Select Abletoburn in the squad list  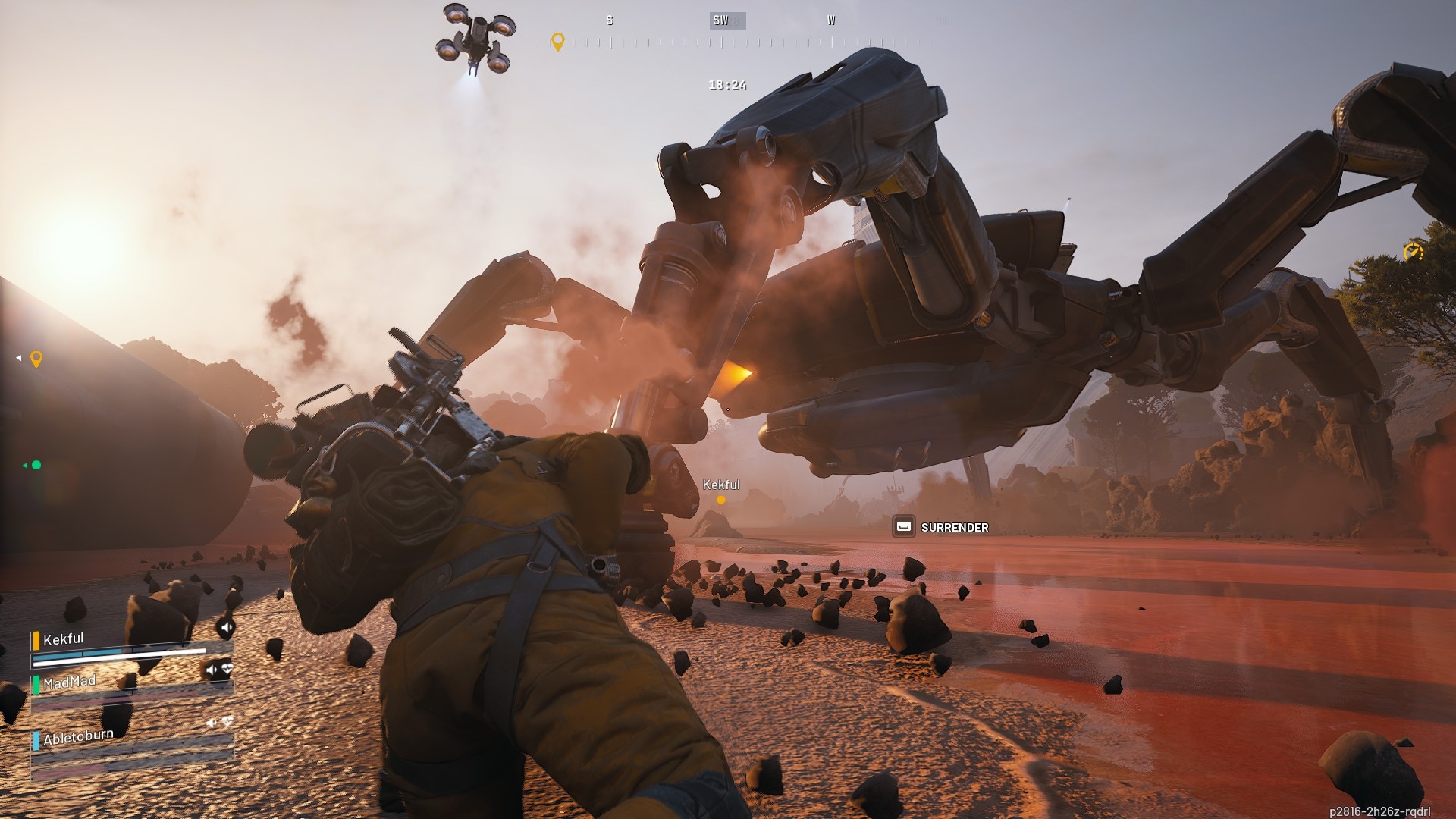[78, 737]
